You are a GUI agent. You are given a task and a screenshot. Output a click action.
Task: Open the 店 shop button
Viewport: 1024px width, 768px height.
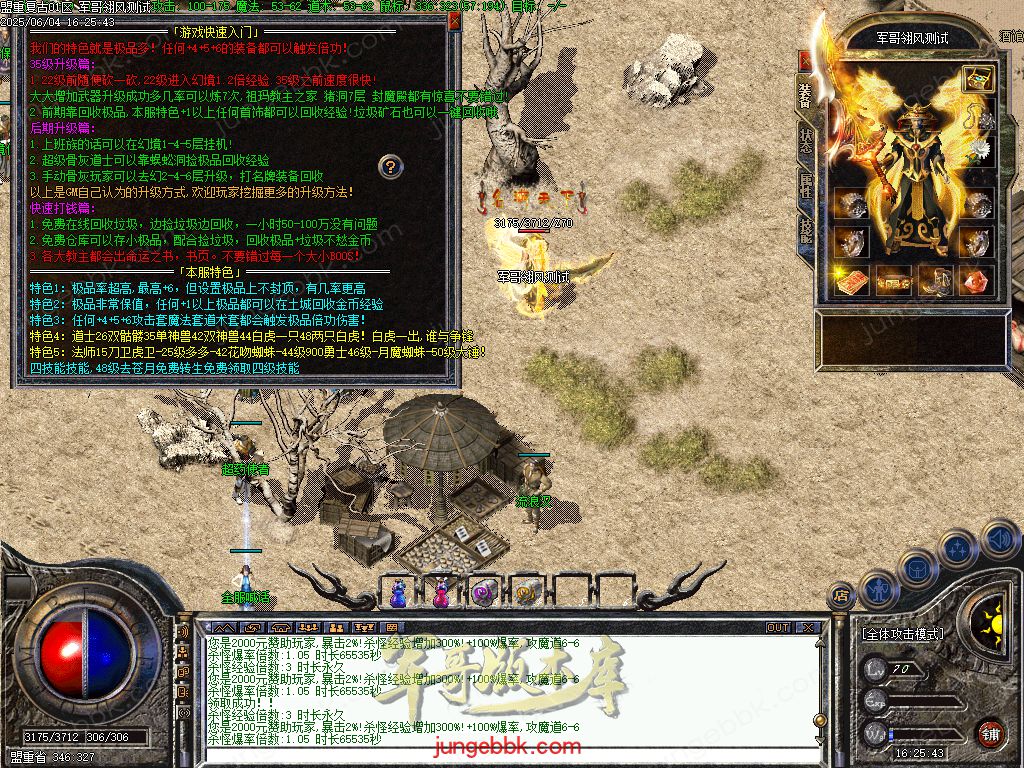(842, 596)
